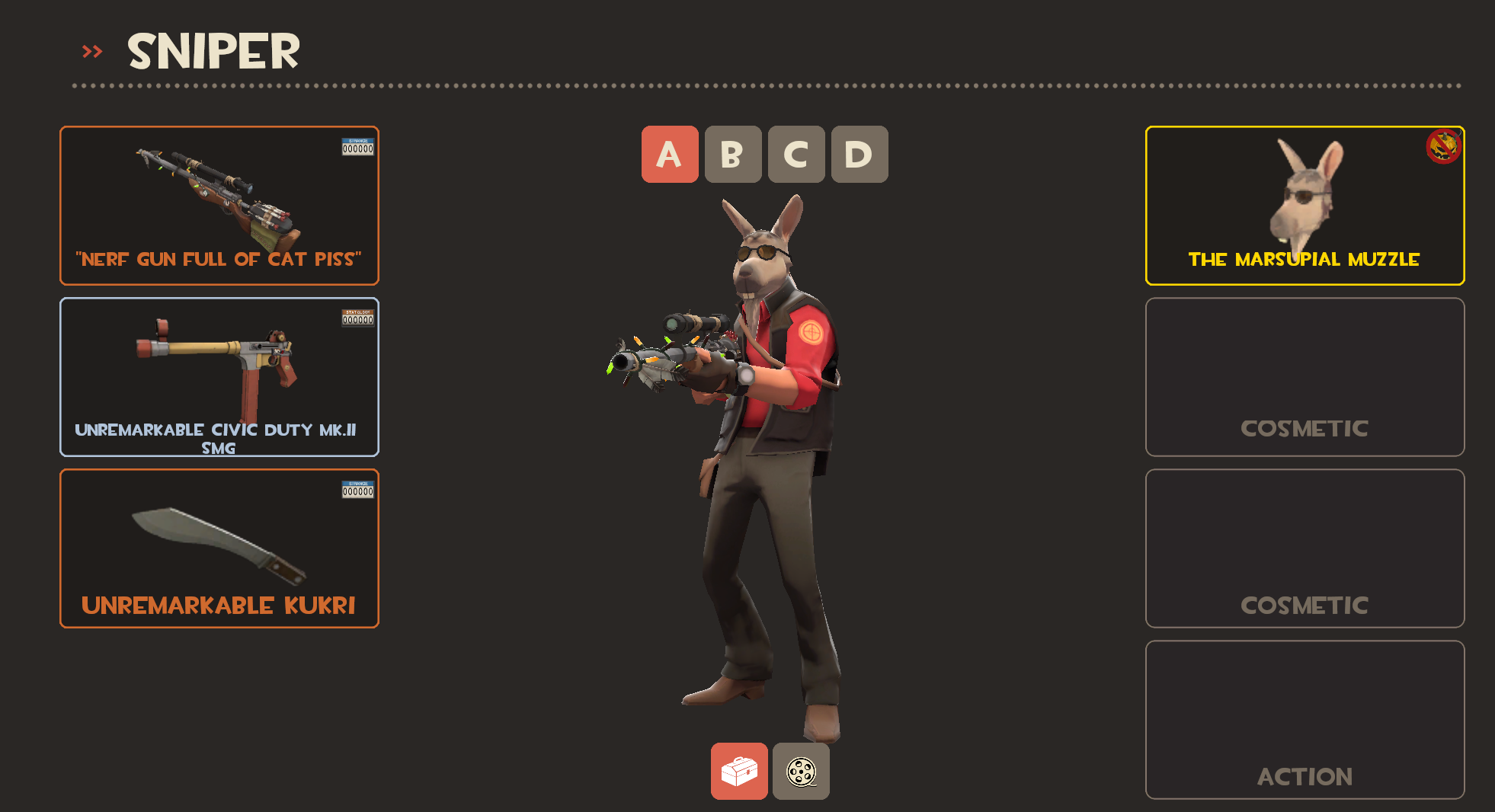
Task: Click the red toolbox button
Action: [x=739, y=771]
